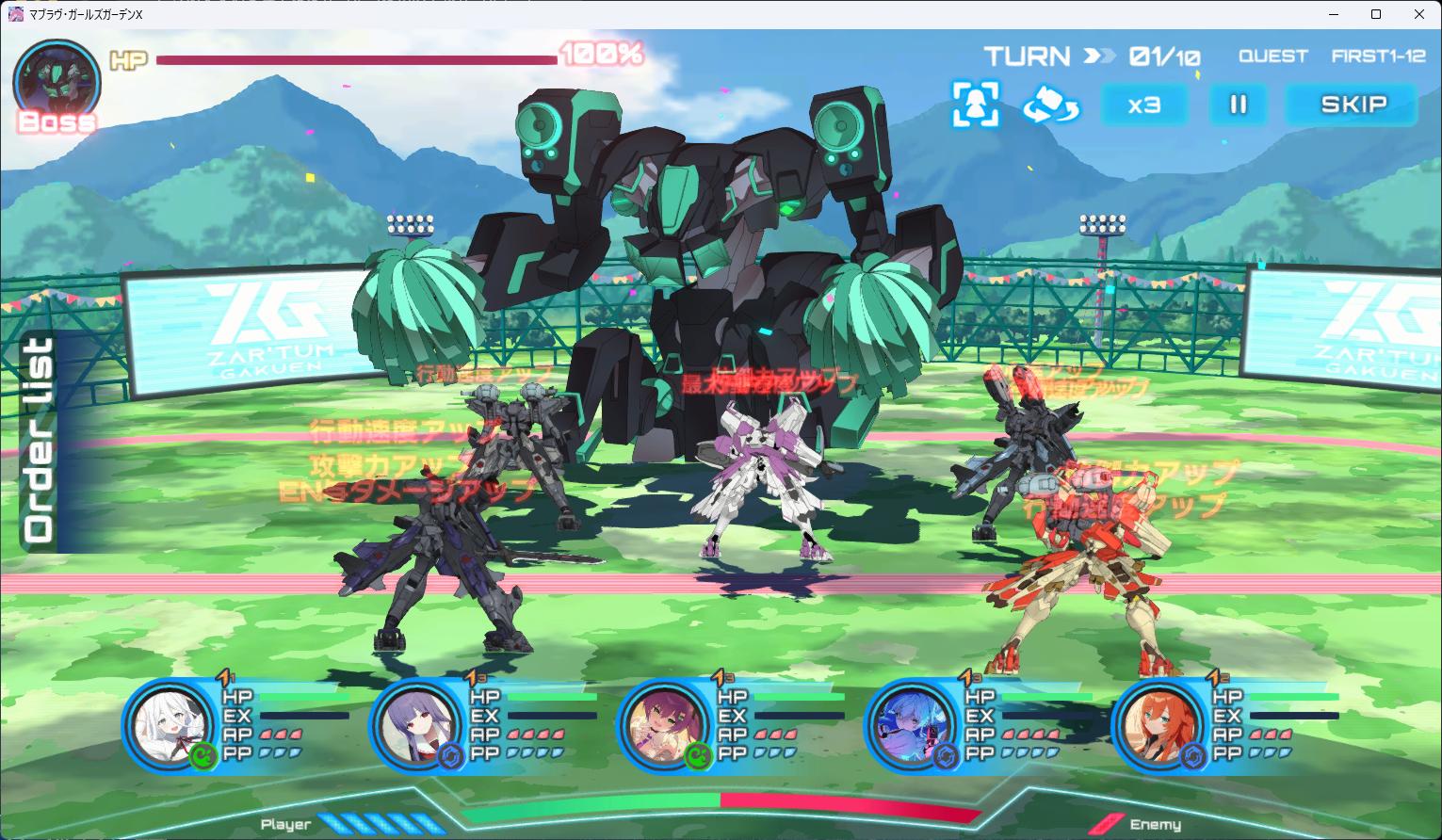Skip the battle with the SKIP button
The image size is (1442, 840).
pos(1352,105)
